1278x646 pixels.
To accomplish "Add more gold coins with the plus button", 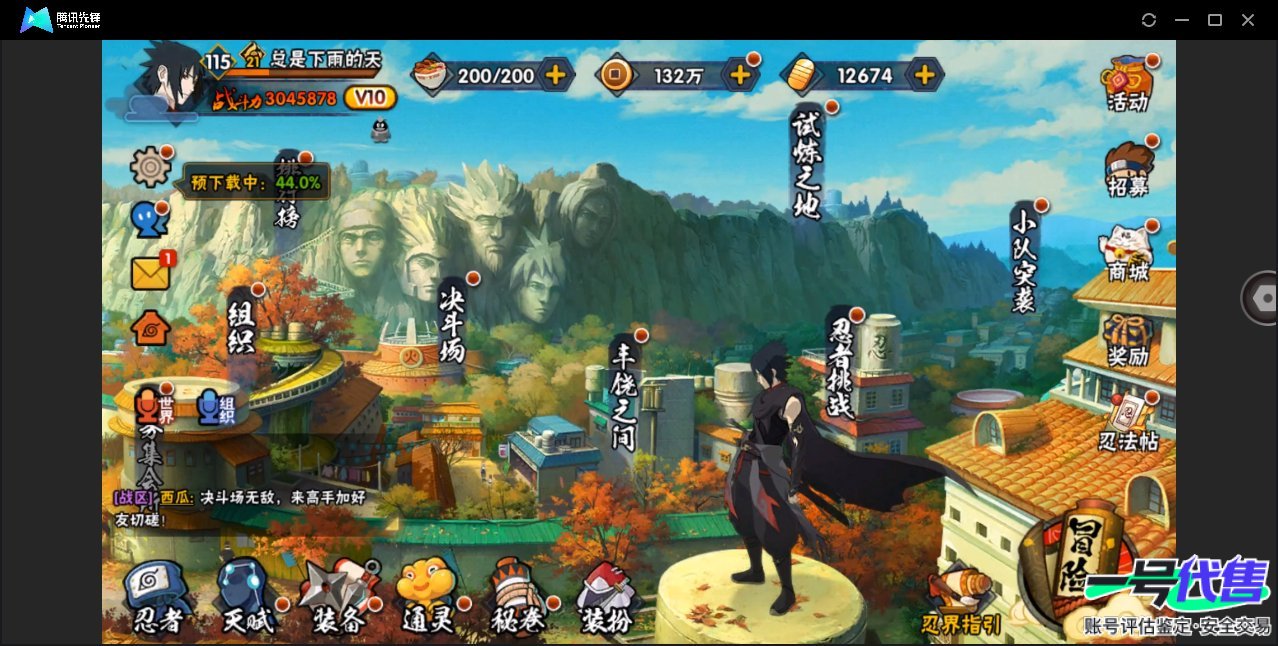I will pyautogui.click(x=740, y=75).
